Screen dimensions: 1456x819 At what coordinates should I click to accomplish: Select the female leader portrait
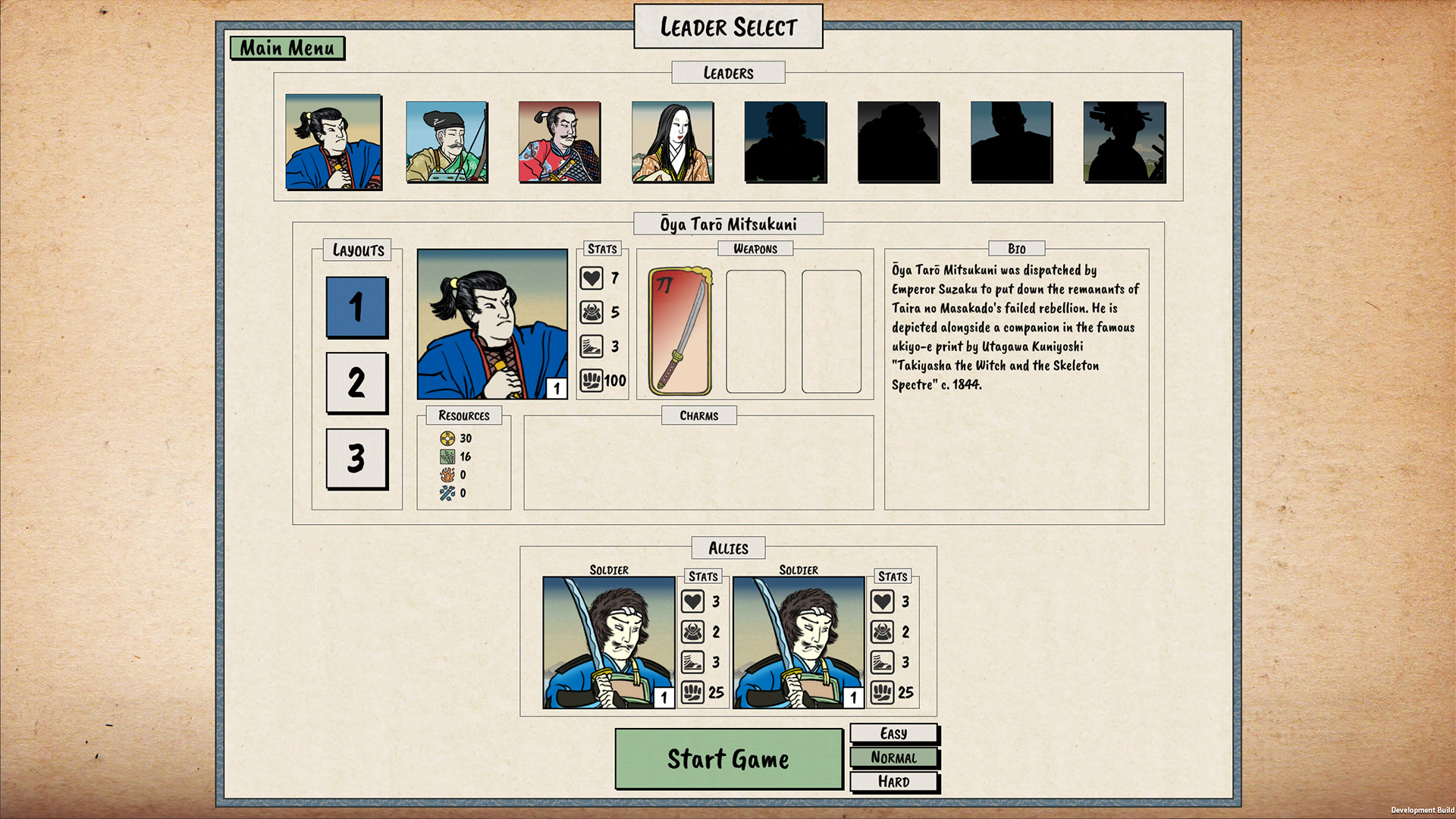point(671,141)
